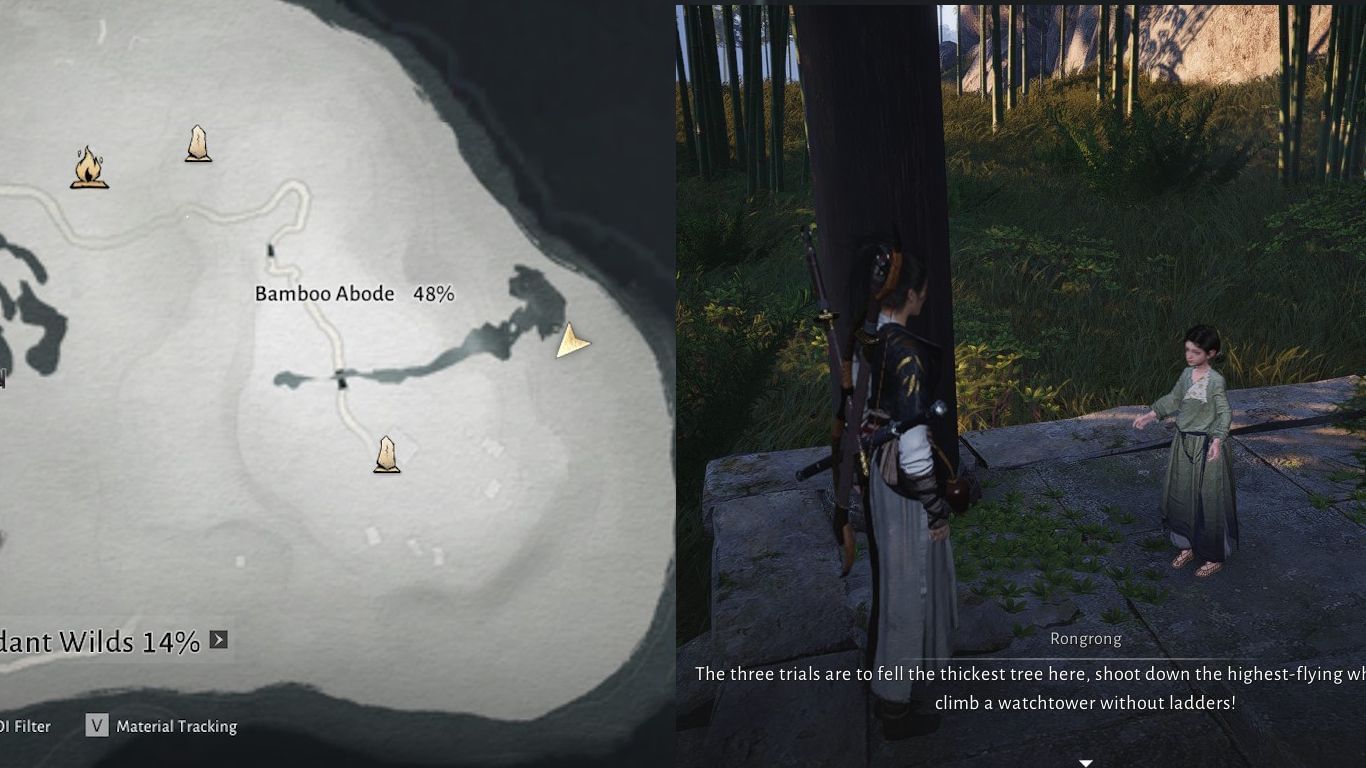Viewport: 1366px width, 768px height.
Task: Select the Bamboo Abode region label
Action: [x=323, y=294]
